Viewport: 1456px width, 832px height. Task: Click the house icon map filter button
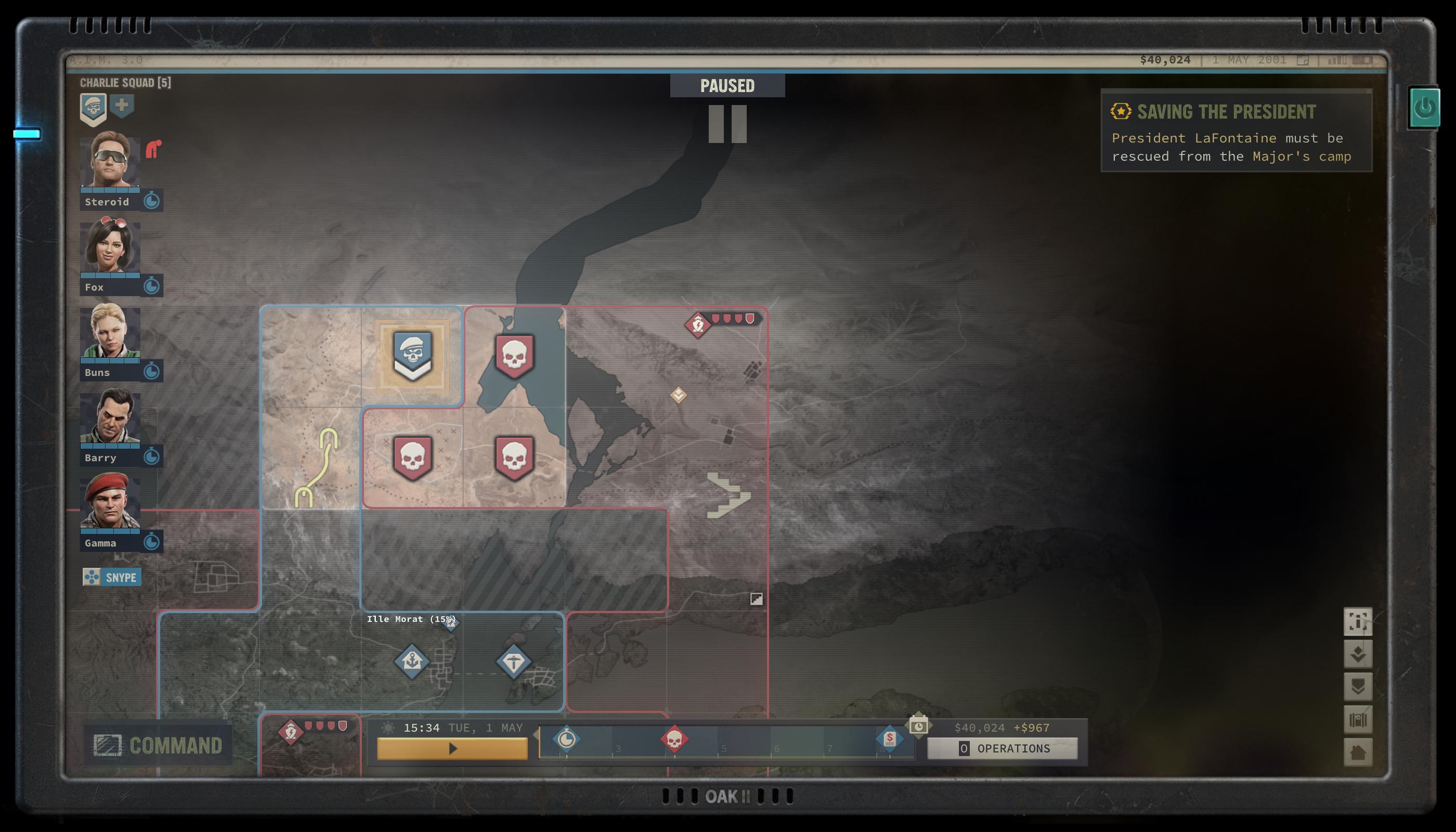pos(1358,752)
